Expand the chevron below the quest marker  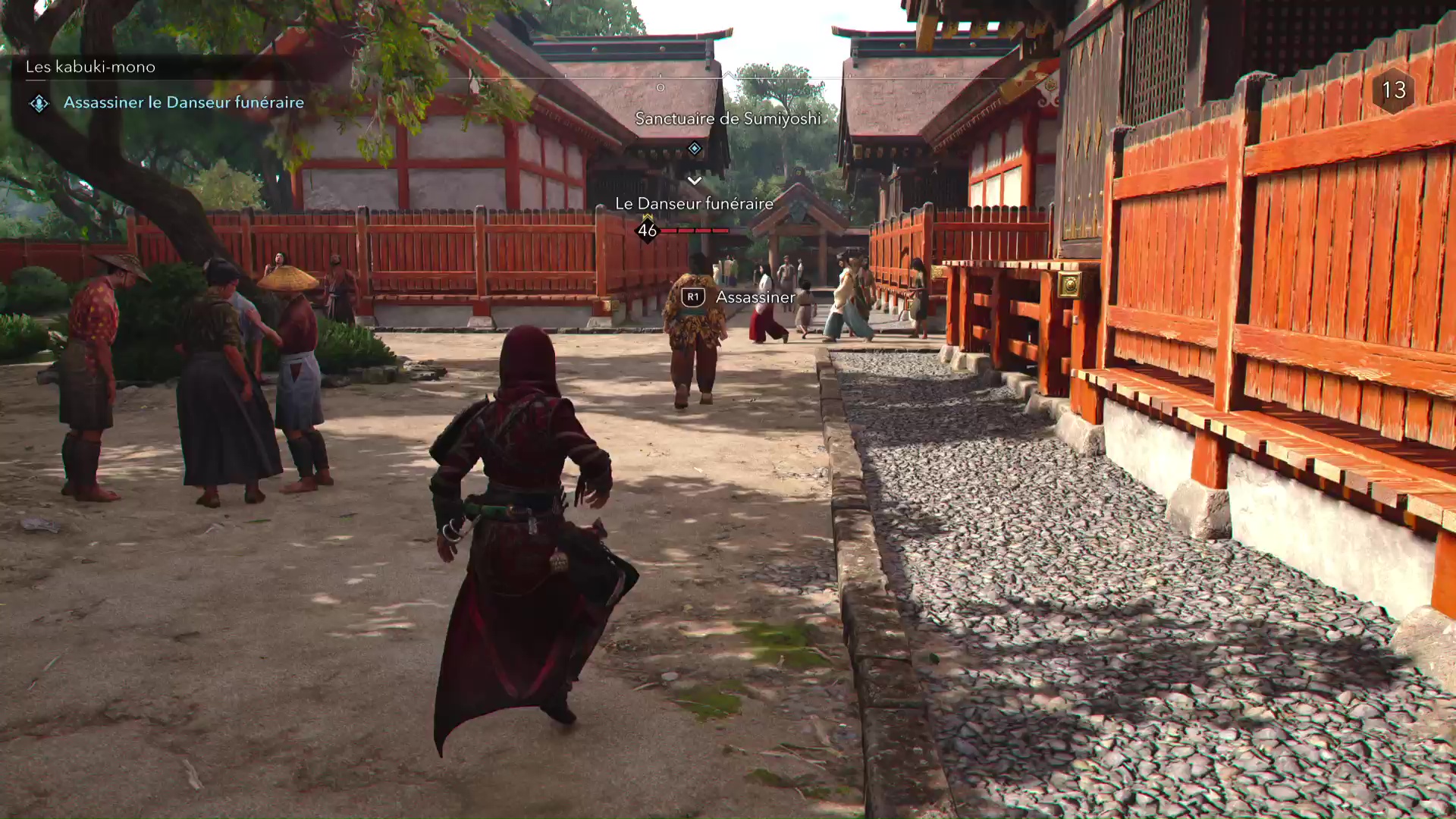(694, 180)
